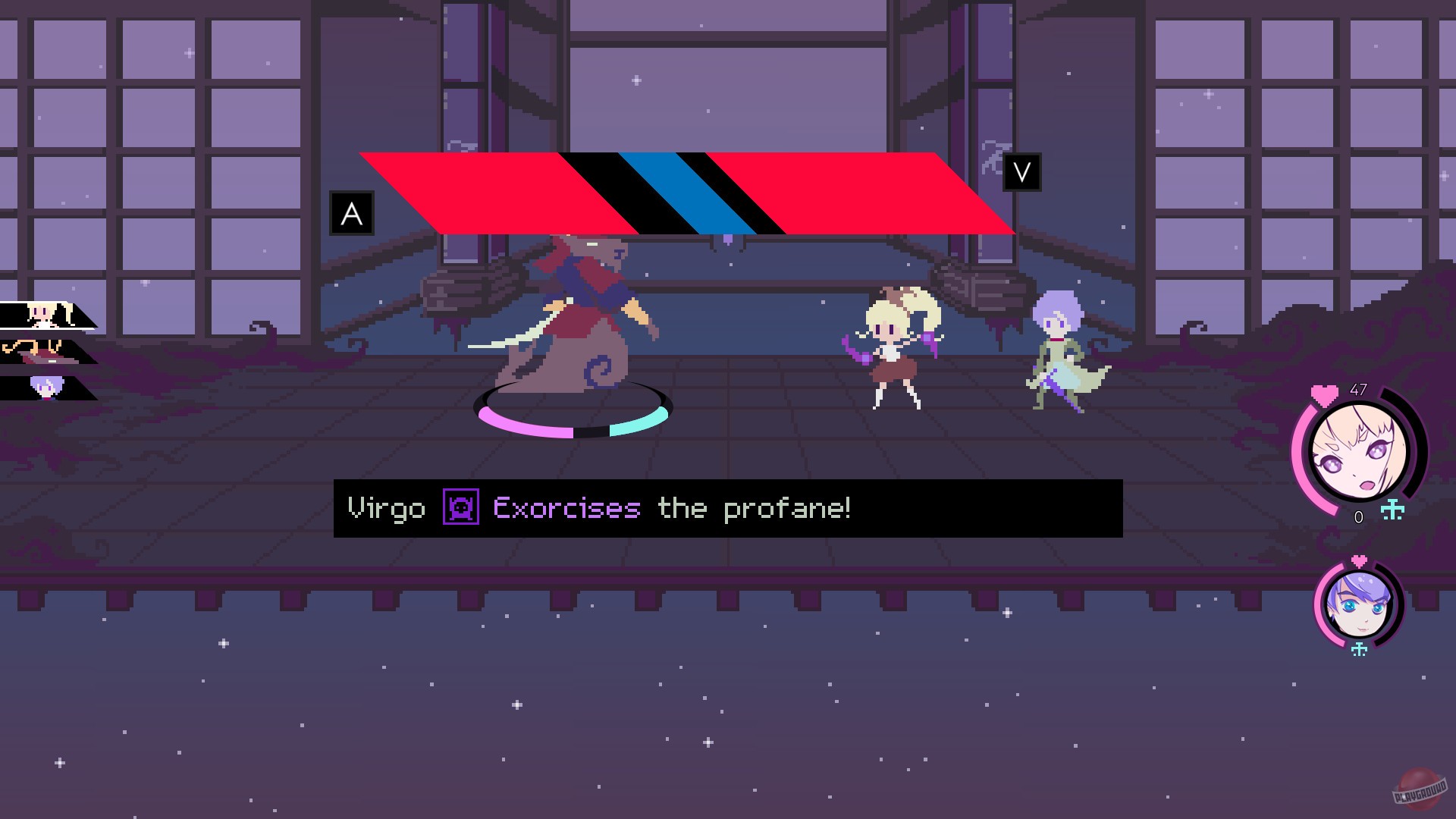
Task: Click the "A" letter box beside the boss health bar
Action: coord(351,212)
